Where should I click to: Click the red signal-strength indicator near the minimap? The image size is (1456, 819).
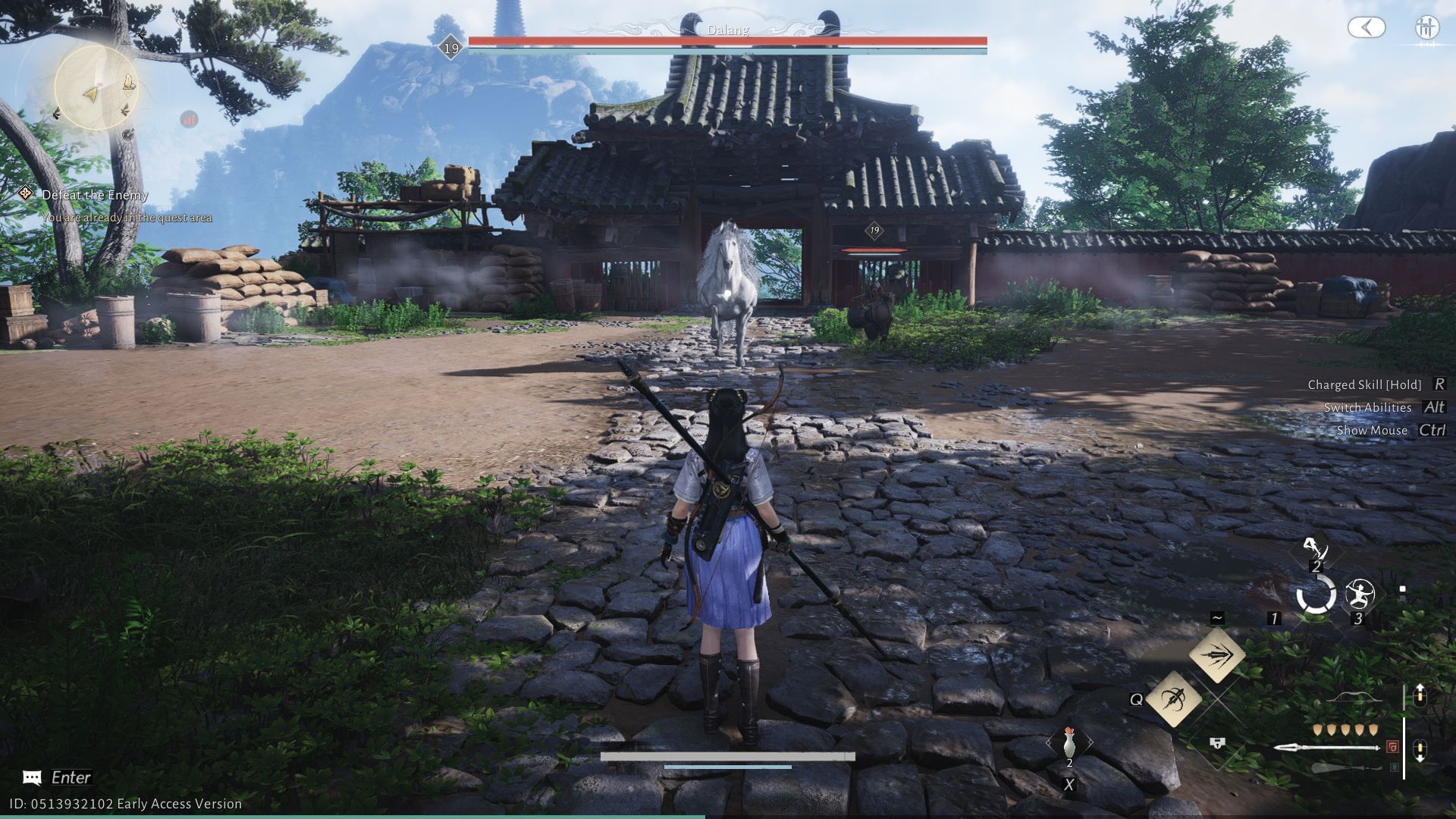[188, 118]
